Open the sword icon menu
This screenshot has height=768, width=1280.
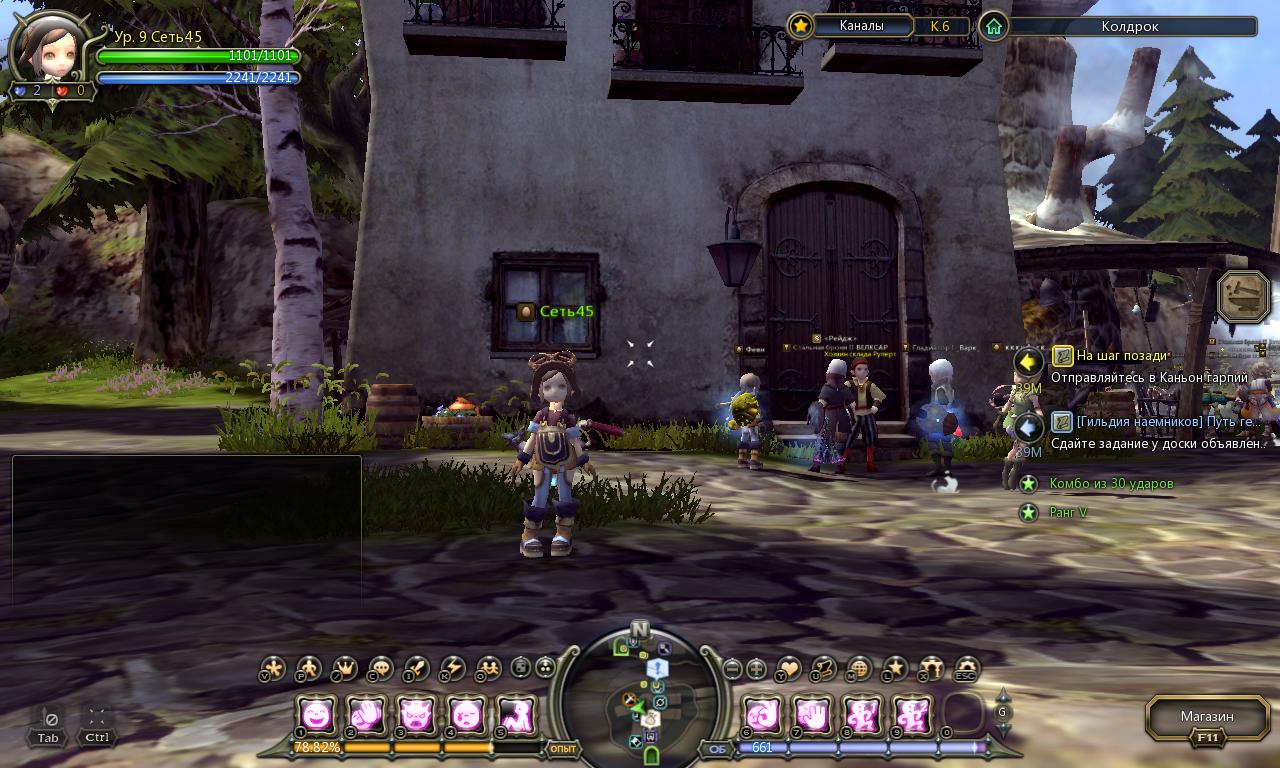click(x=417, y=668)
